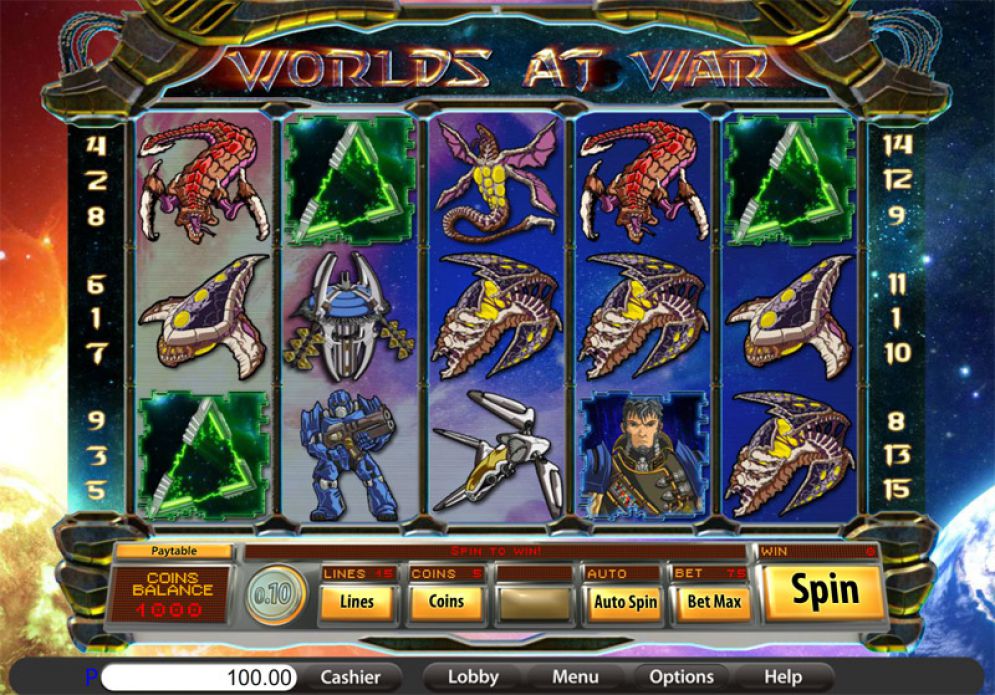Adjust the Coins per line
The image size is (995, 695).
pos(446,602)
